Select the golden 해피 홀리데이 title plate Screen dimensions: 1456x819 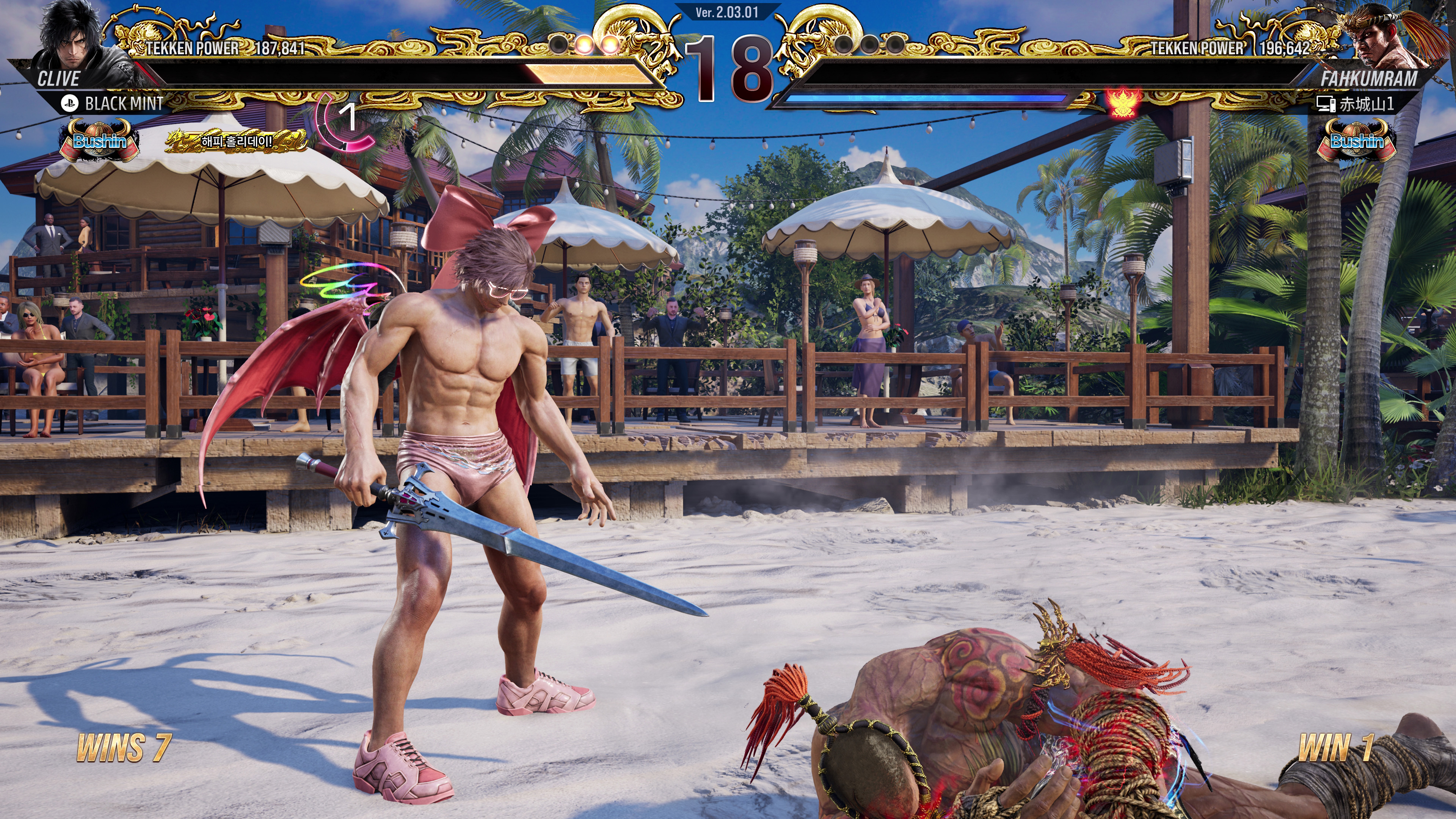[237, 141]
